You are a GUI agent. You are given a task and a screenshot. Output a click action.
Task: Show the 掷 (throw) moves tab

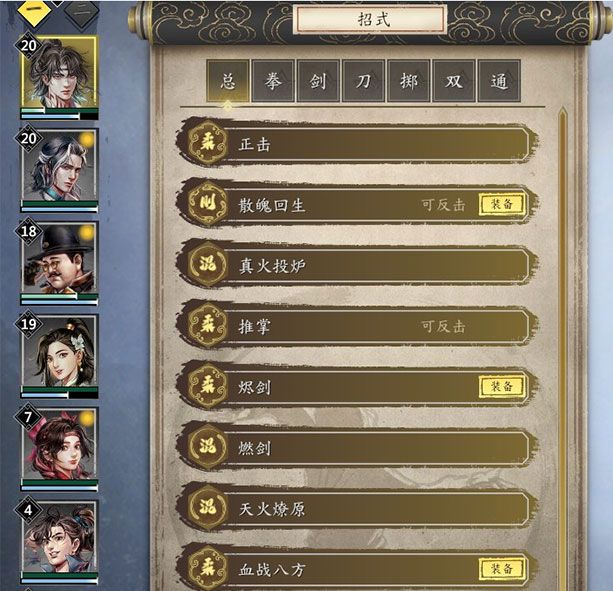point(408,81)
